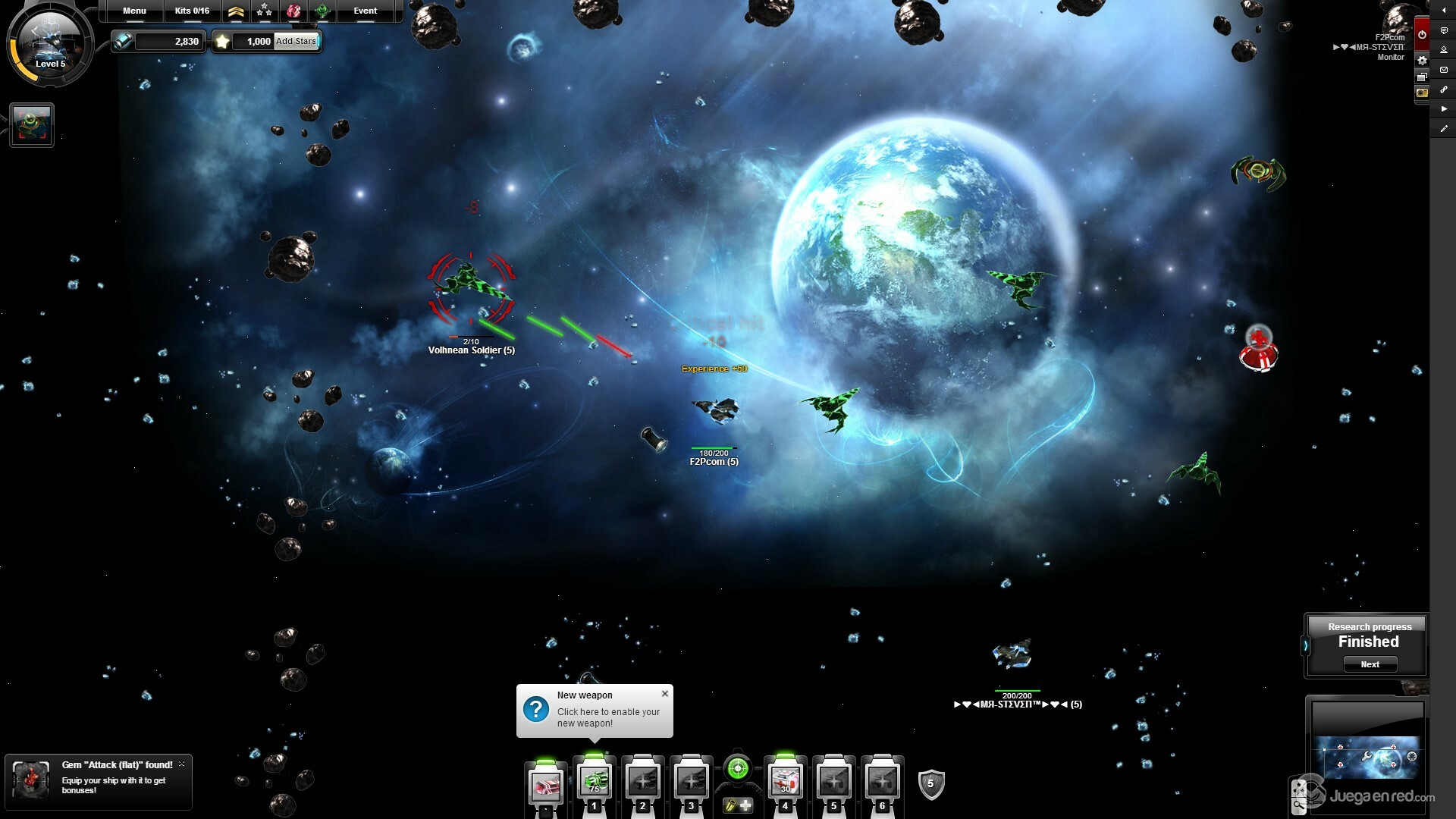Viewport: 1456px width, 819px height.
Task: Click Next in the Research progress panel
Action: pyautogui.click(x=1370, y=664)
